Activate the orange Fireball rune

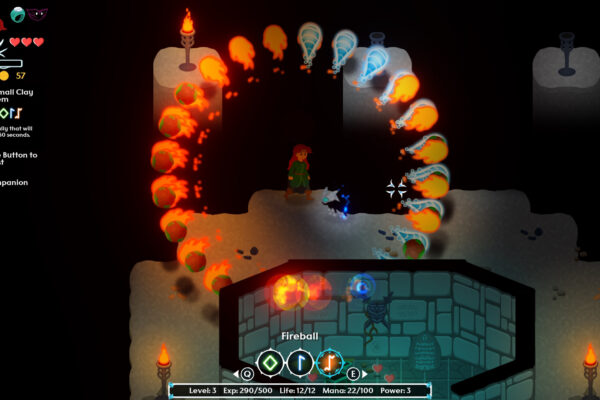tap(330, 362)
